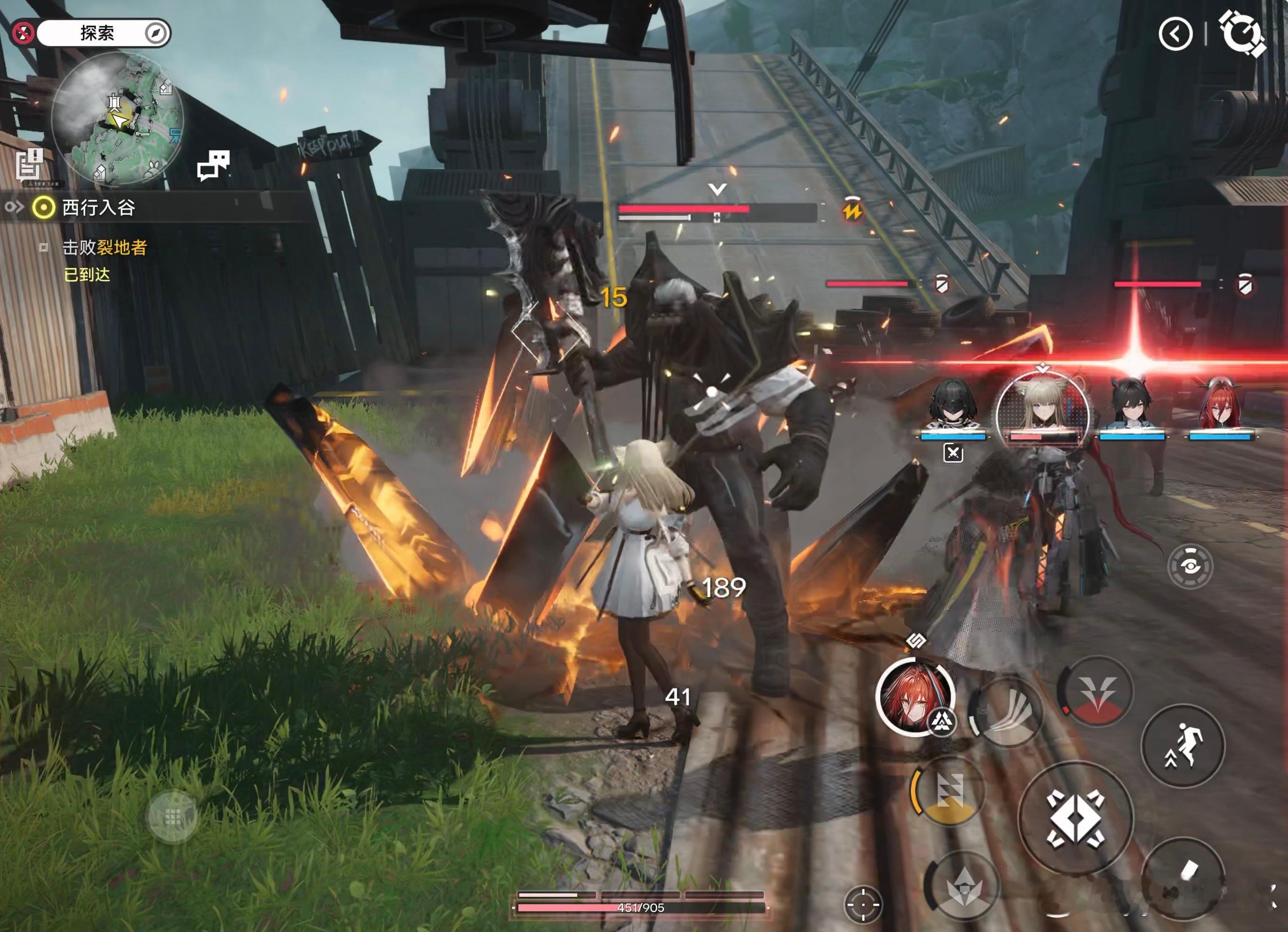Image resolution: width=1288 pixels, height=932 pixels.
Task: Click the circled back arrow button
Action: click(x=1175, y=34)
